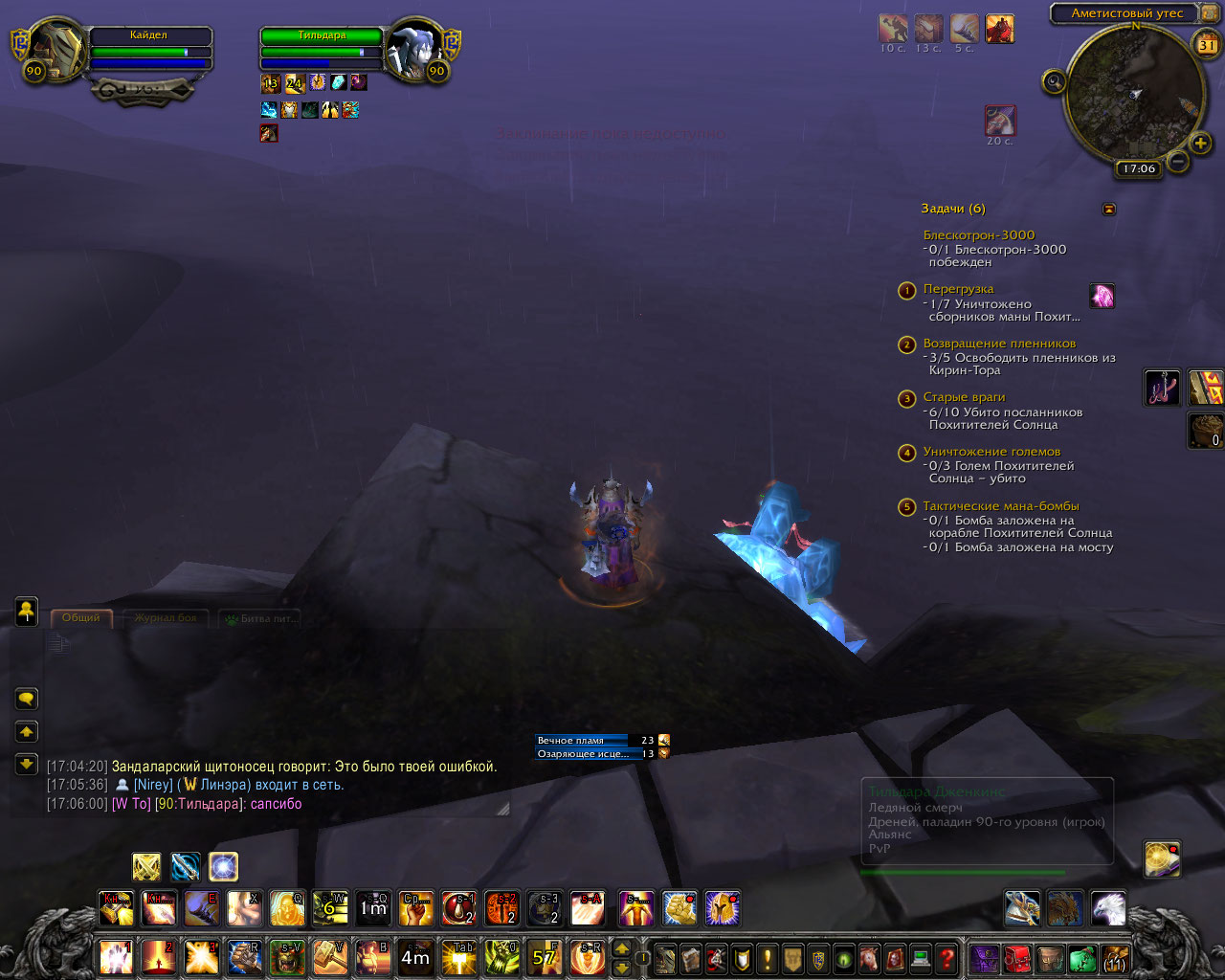Select the Перегрузка quest in the tracker
1225x980 pixels.
(958, 289)
